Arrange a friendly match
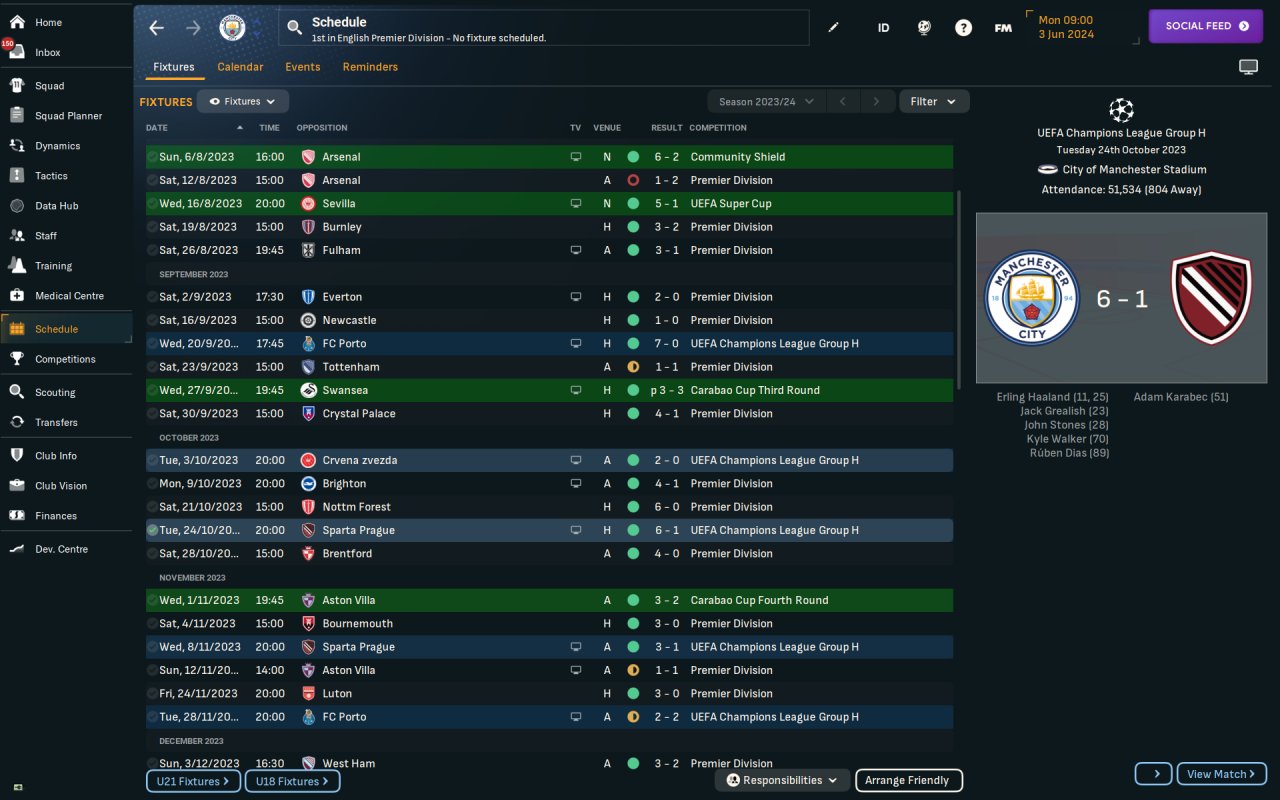This screenshot has height=800, width=1280. pos(907,781)
